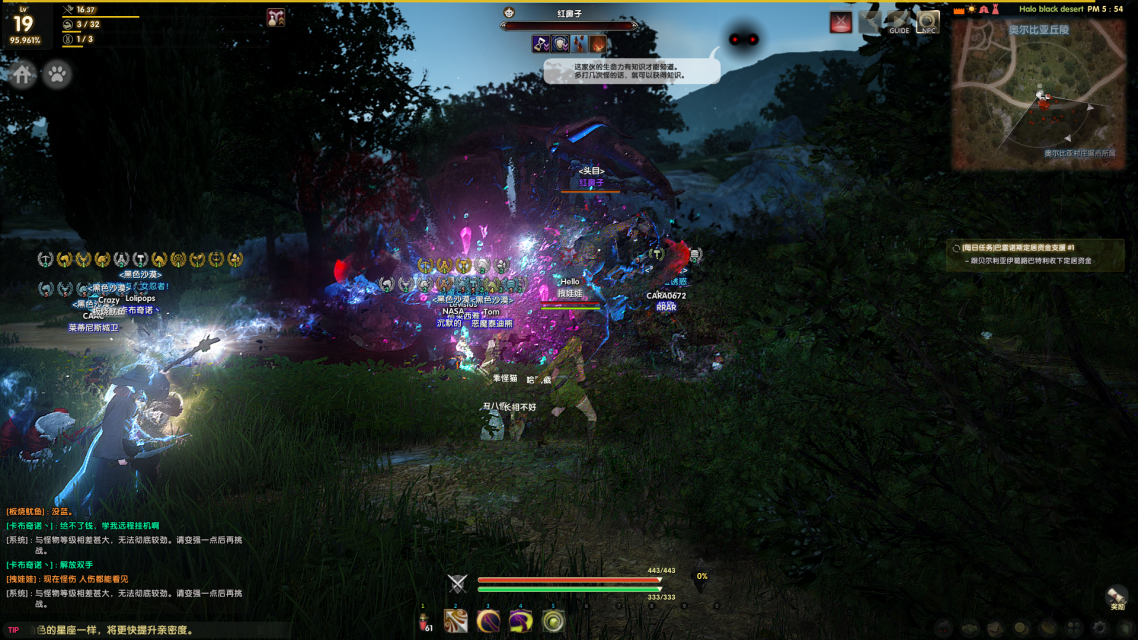Activate the golden crescent skill in slot 3
The image size is (1138, 640).
(488, 621)
